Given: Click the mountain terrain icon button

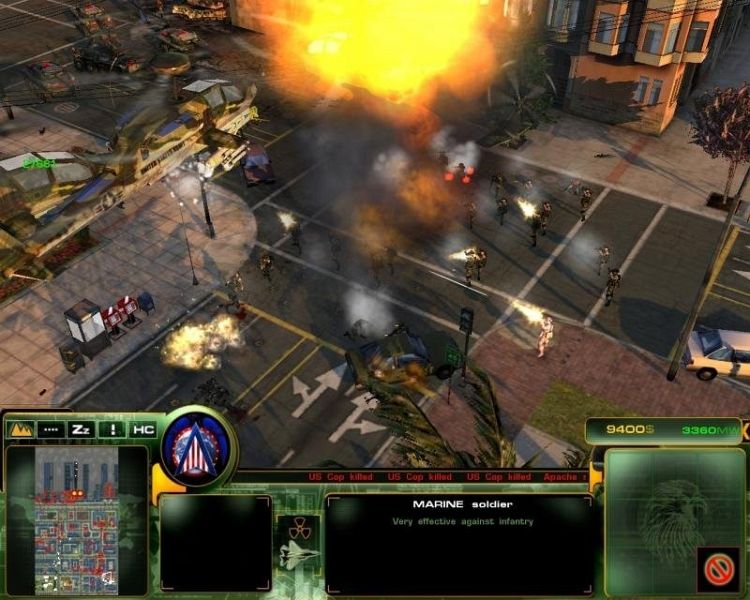Looking at the screenshot, I should point(20,428).
